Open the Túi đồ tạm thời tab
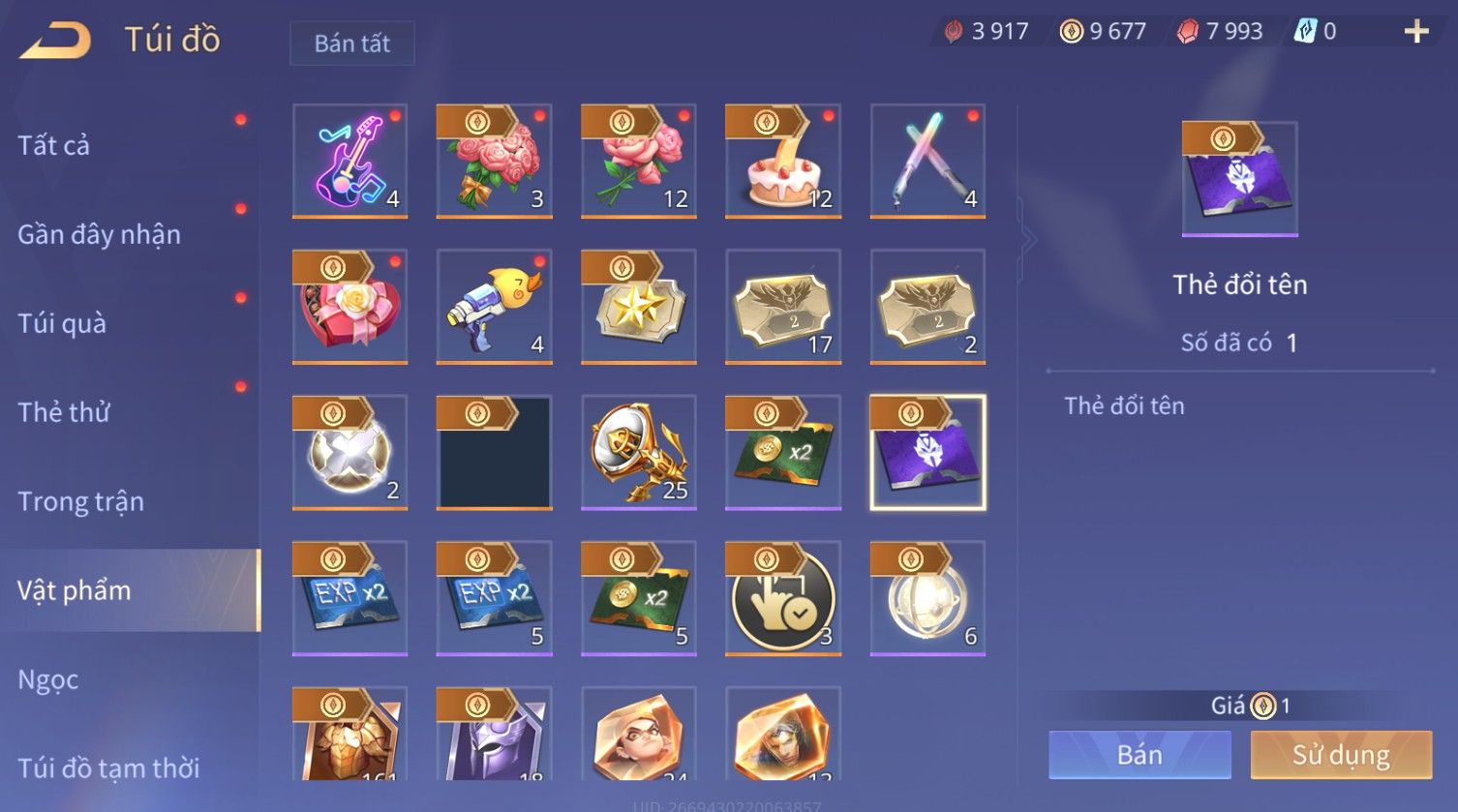This screenshot has height=812, width=1458. 108,768
